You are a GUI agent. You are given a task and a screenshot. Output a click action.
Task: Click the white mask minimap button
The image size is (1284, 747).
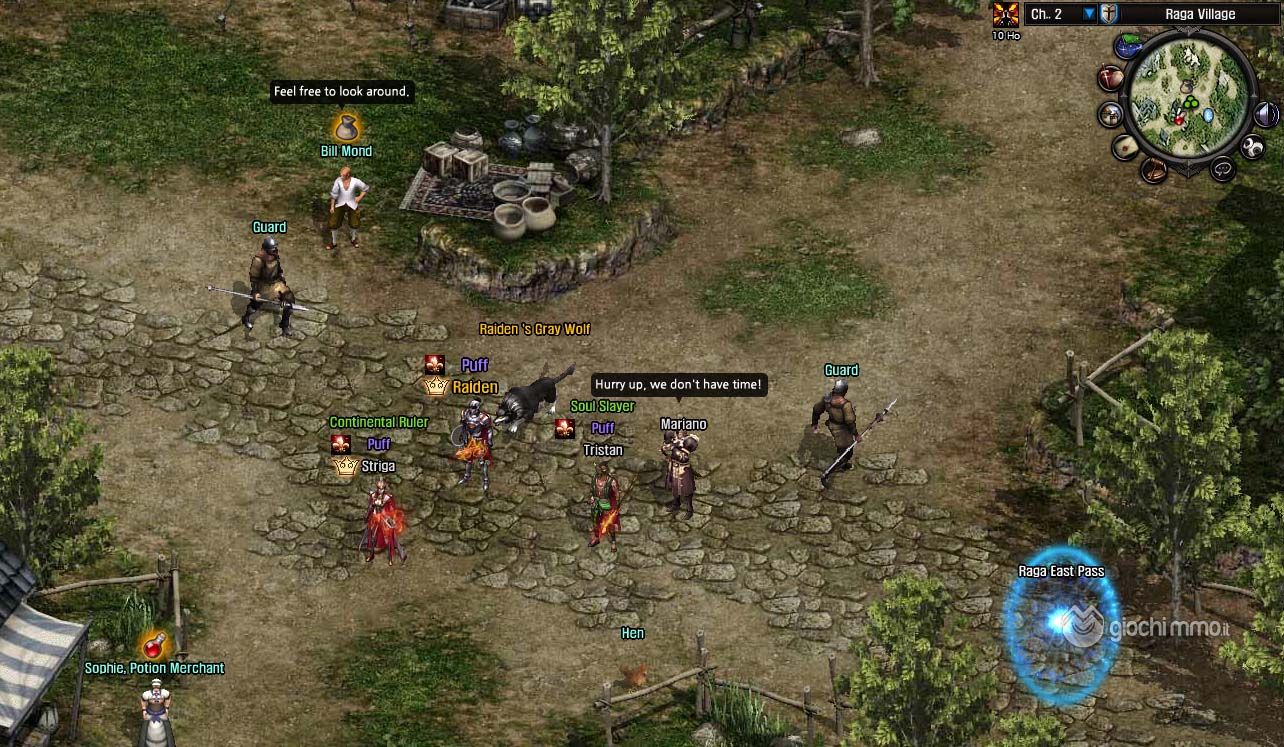(x=1252, y=148)
